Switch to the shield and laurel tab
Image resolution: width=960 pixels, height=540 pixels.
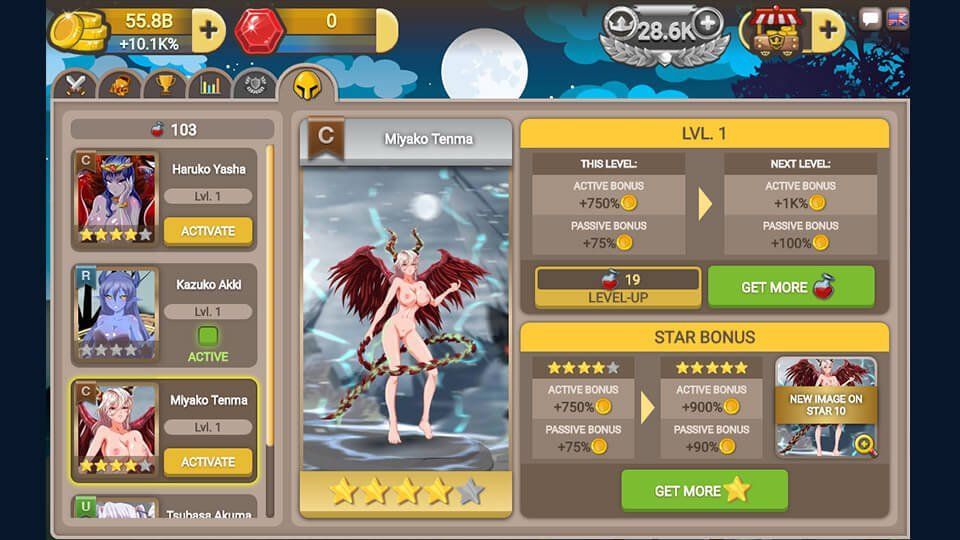point(255,85)
